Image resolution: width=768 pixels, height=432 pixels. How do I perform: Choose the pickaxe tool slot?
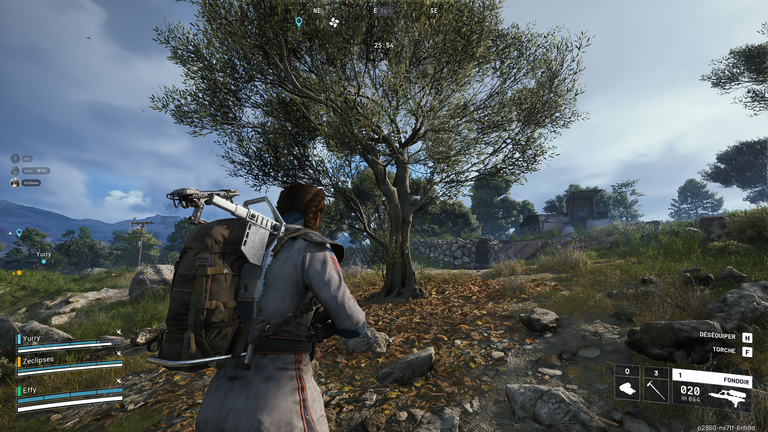[655, 386]
